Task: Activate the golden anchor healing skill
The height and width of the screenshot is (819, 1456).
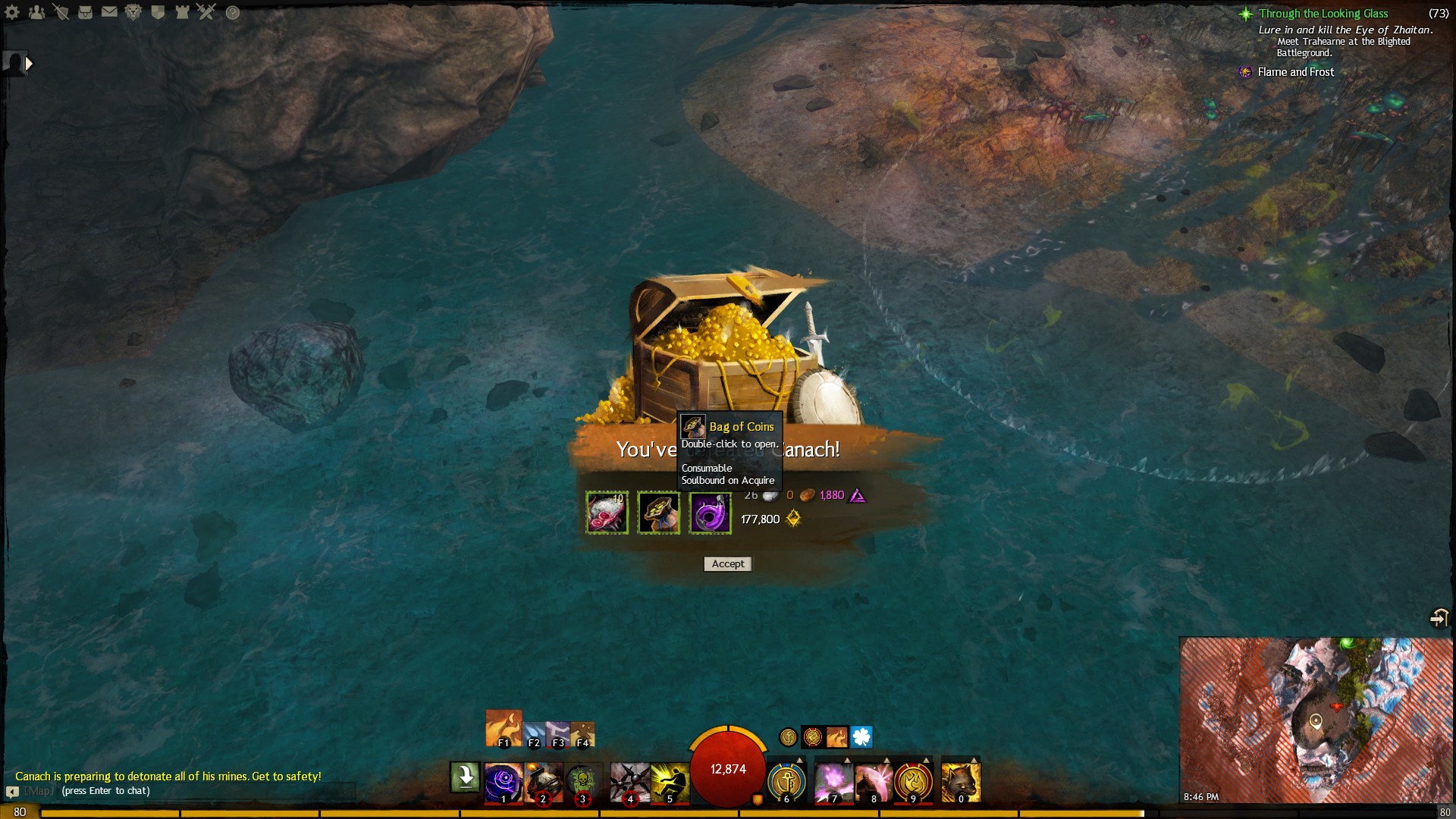Action: pyautogui.click(x=786, y=782)
